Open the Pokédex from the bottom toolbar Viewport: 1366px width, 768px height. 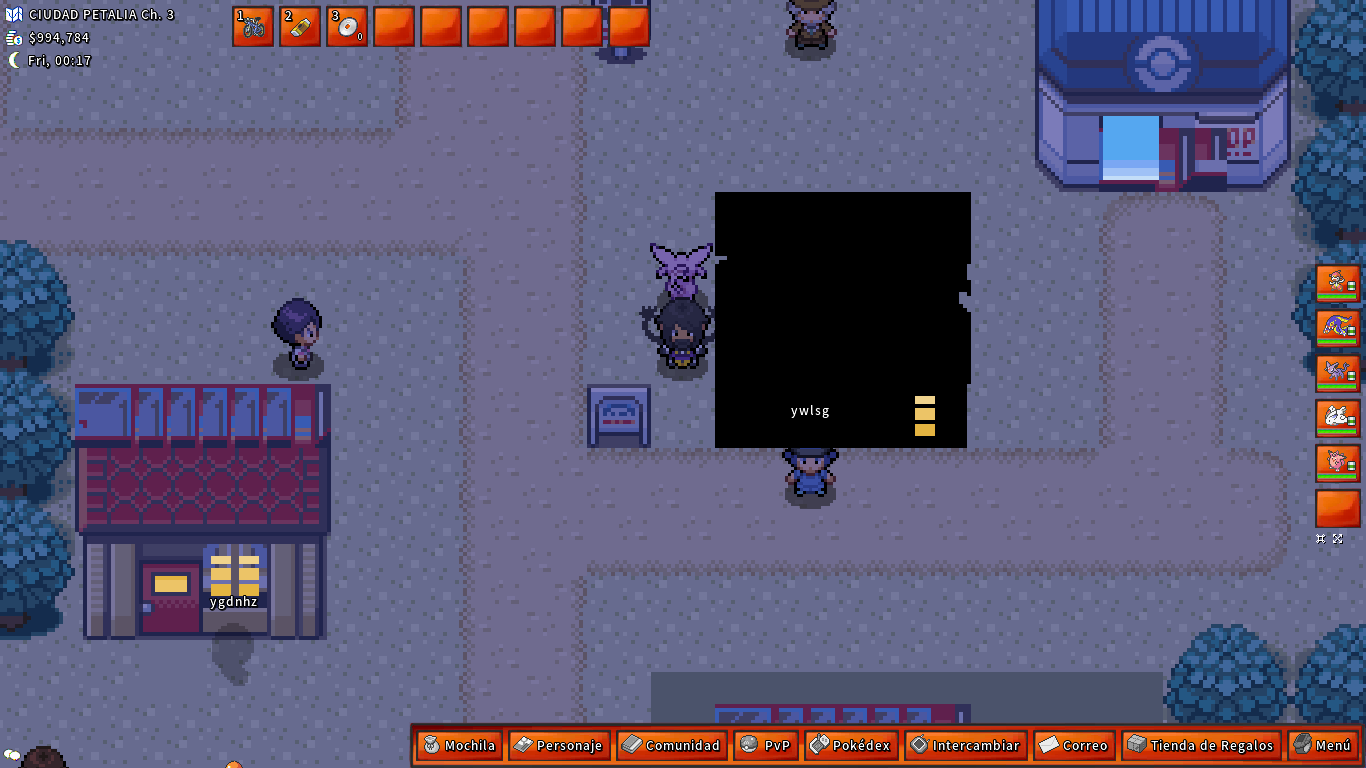851,745
